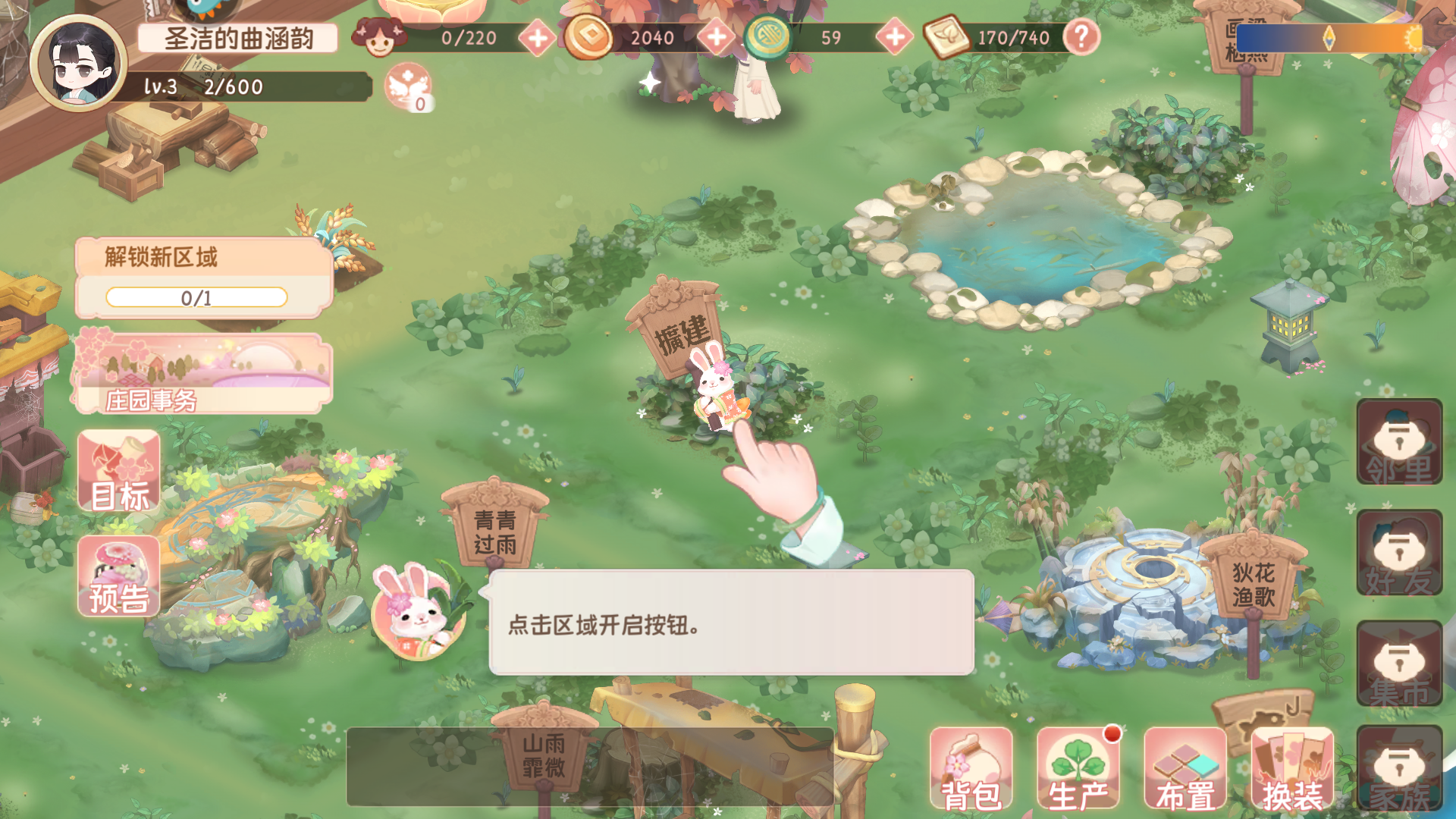Viewport: 1456px width, 819px height.
Task: Open the 换装 (outfit change) menu
Action: 1294,770
